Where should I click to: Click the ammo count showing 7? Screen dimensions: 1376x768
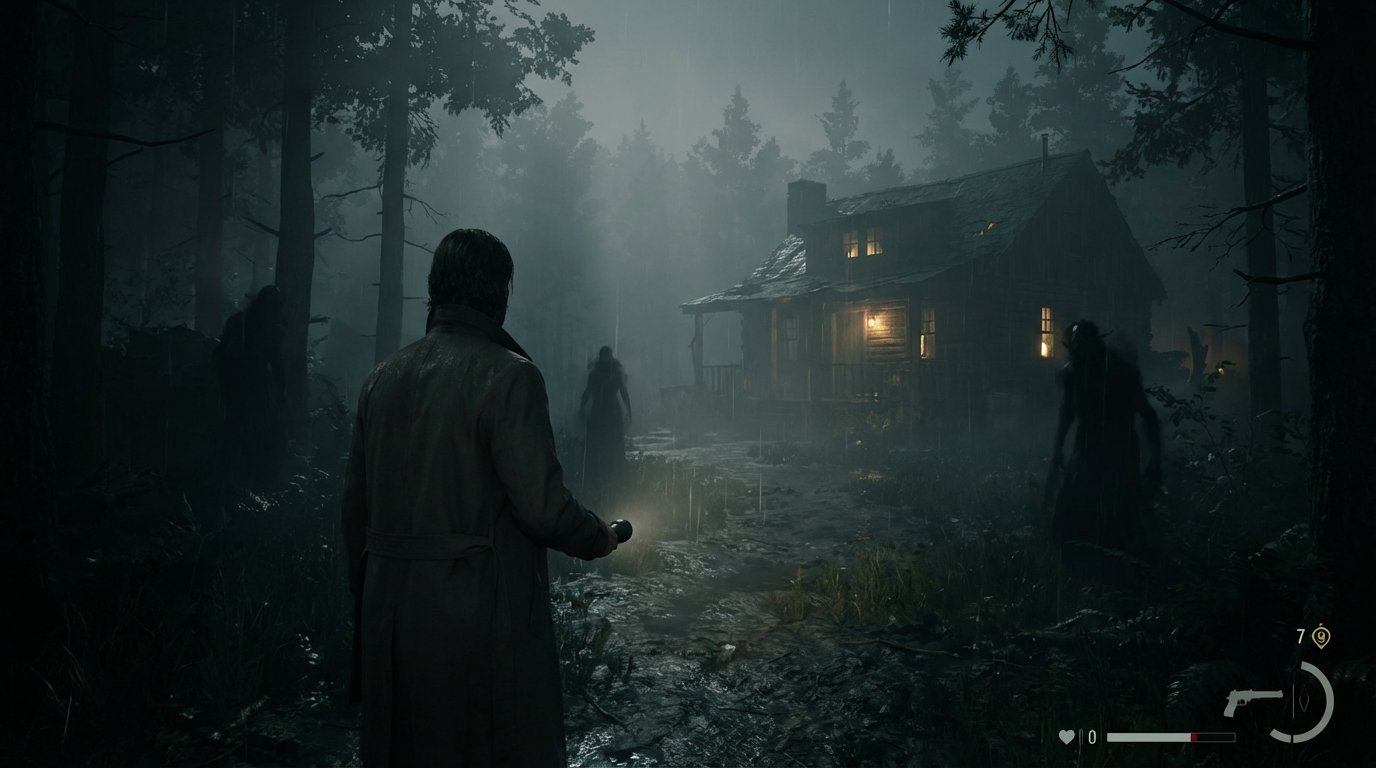coord(1300,635)
